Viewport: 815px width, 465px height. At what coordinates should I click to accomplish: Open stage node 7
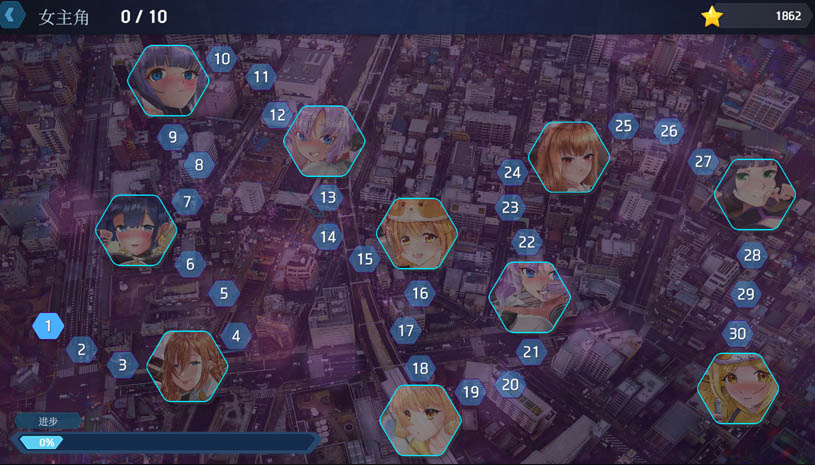(186, 201)
